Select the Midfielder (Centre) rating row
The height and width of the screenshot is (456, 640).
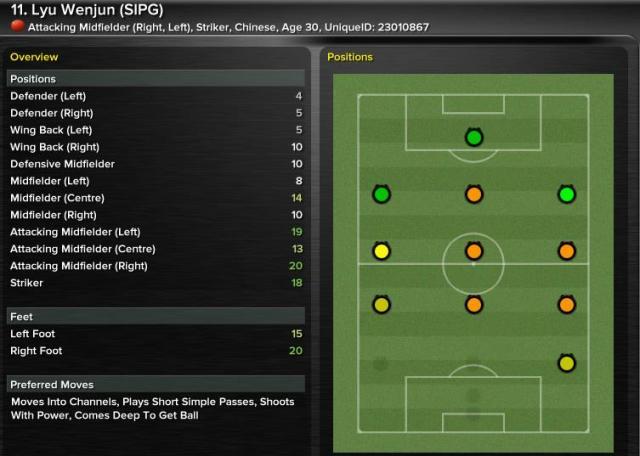(155, 198)
